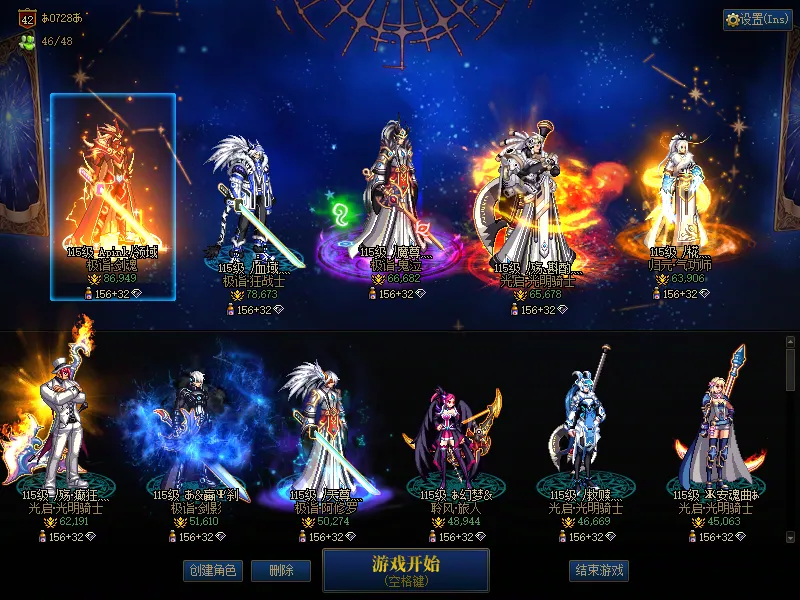Screen dimensions: 800x600
Task: Exit via the 结束游戏 button
Action: pyautogui.click(x=599, y=570)
